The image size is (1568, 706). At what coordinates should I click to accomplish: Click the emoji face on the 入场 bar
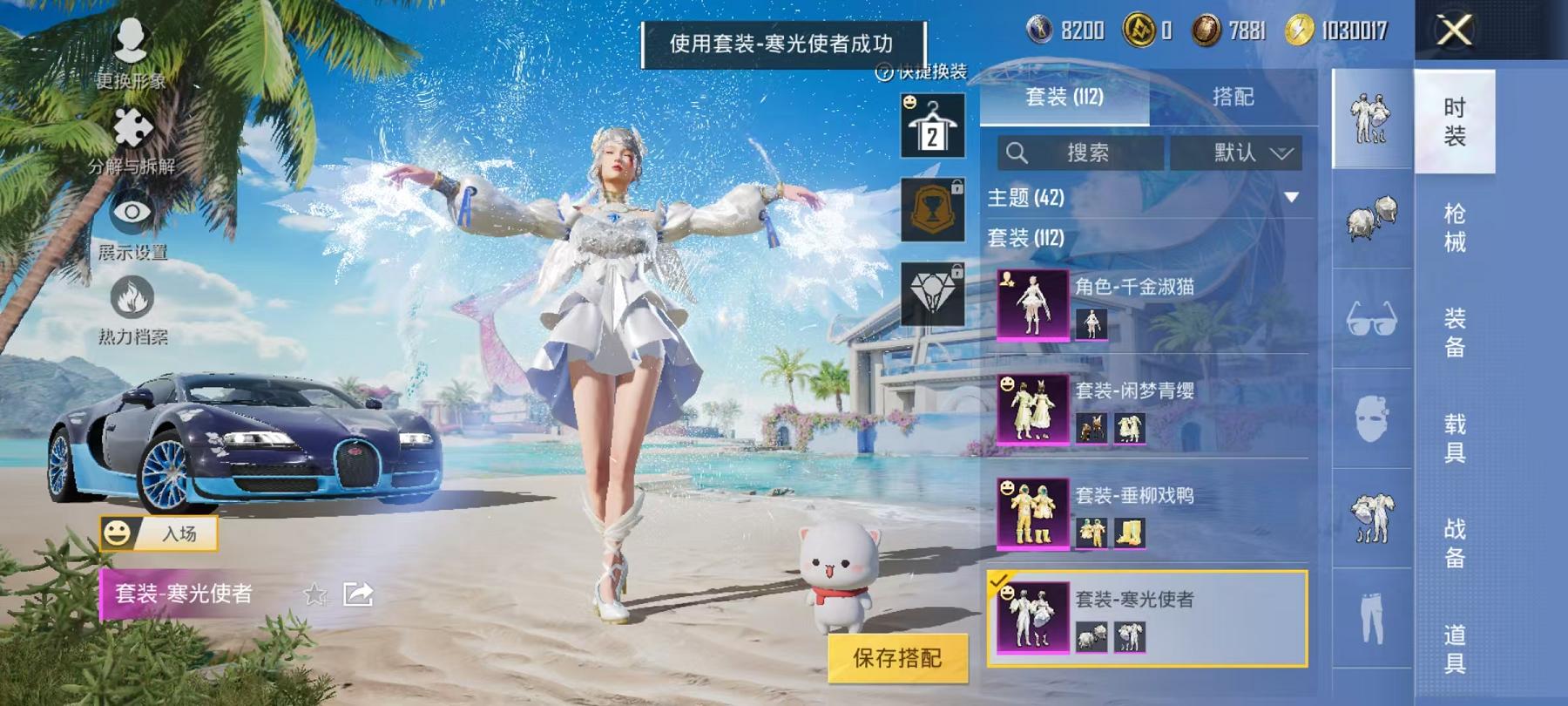(118, 533)
